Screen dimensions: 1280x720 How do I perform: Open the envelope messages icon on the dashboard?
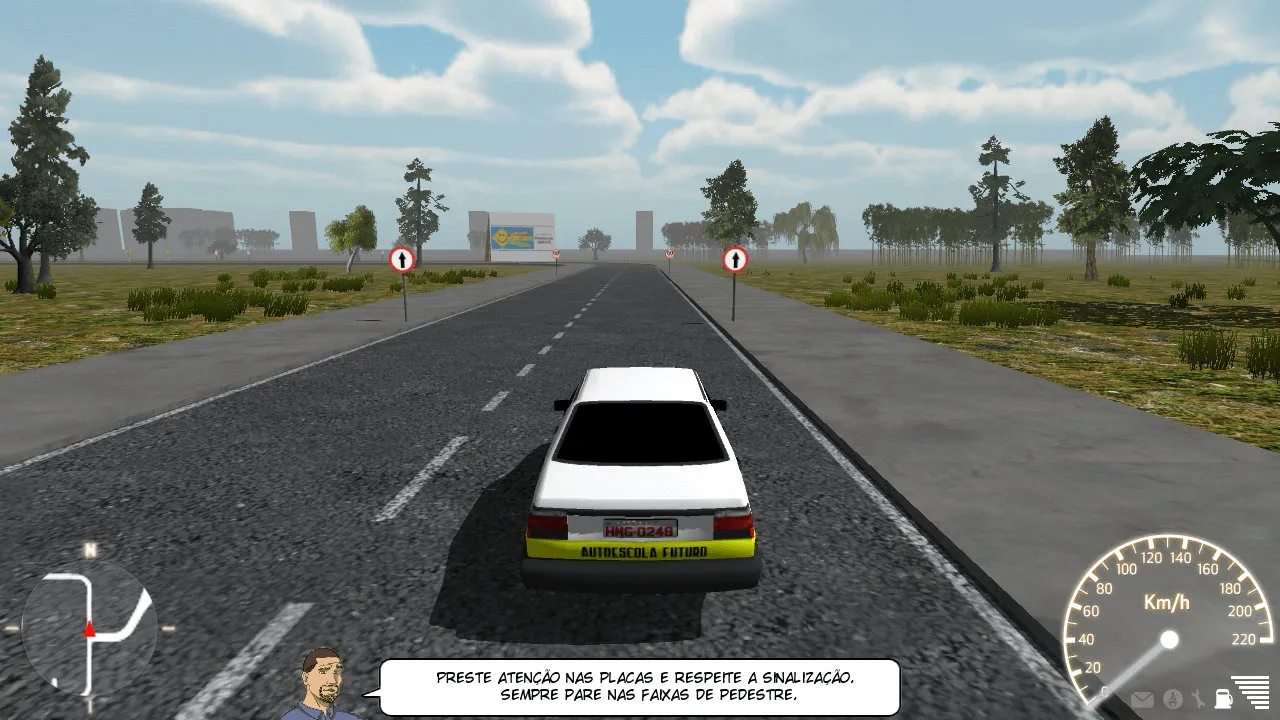point(1142,699)
